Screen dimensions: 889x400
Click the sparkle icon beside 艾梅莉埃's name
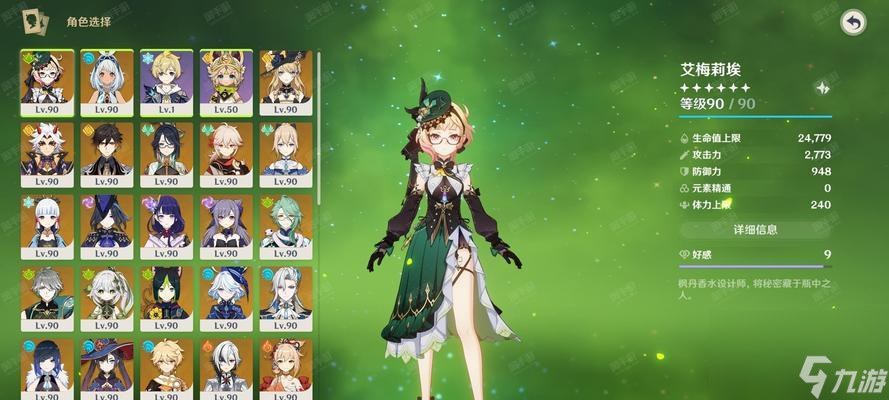[822, 88]
